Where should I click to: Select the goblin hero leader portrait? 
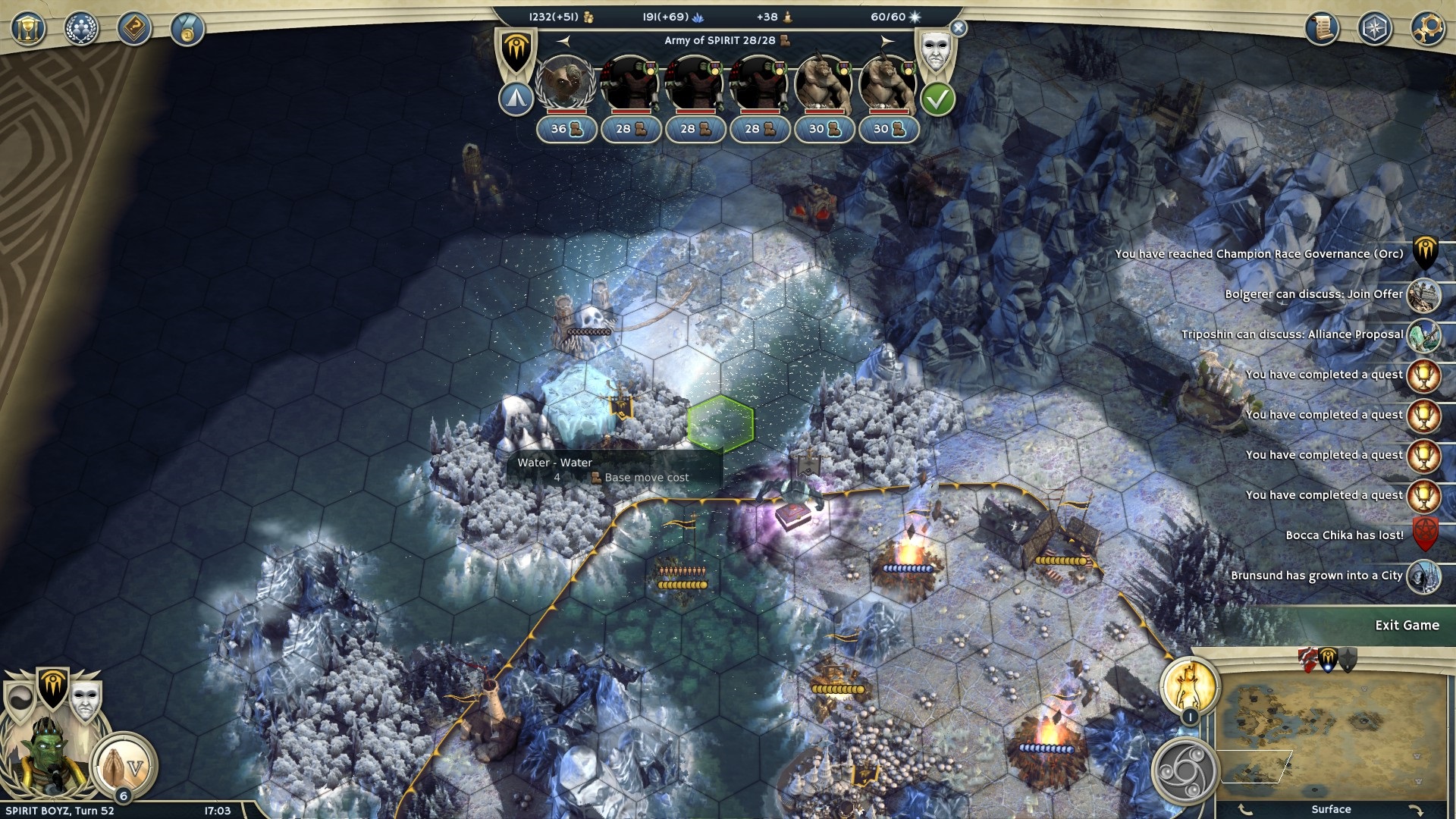coord(566,83)
